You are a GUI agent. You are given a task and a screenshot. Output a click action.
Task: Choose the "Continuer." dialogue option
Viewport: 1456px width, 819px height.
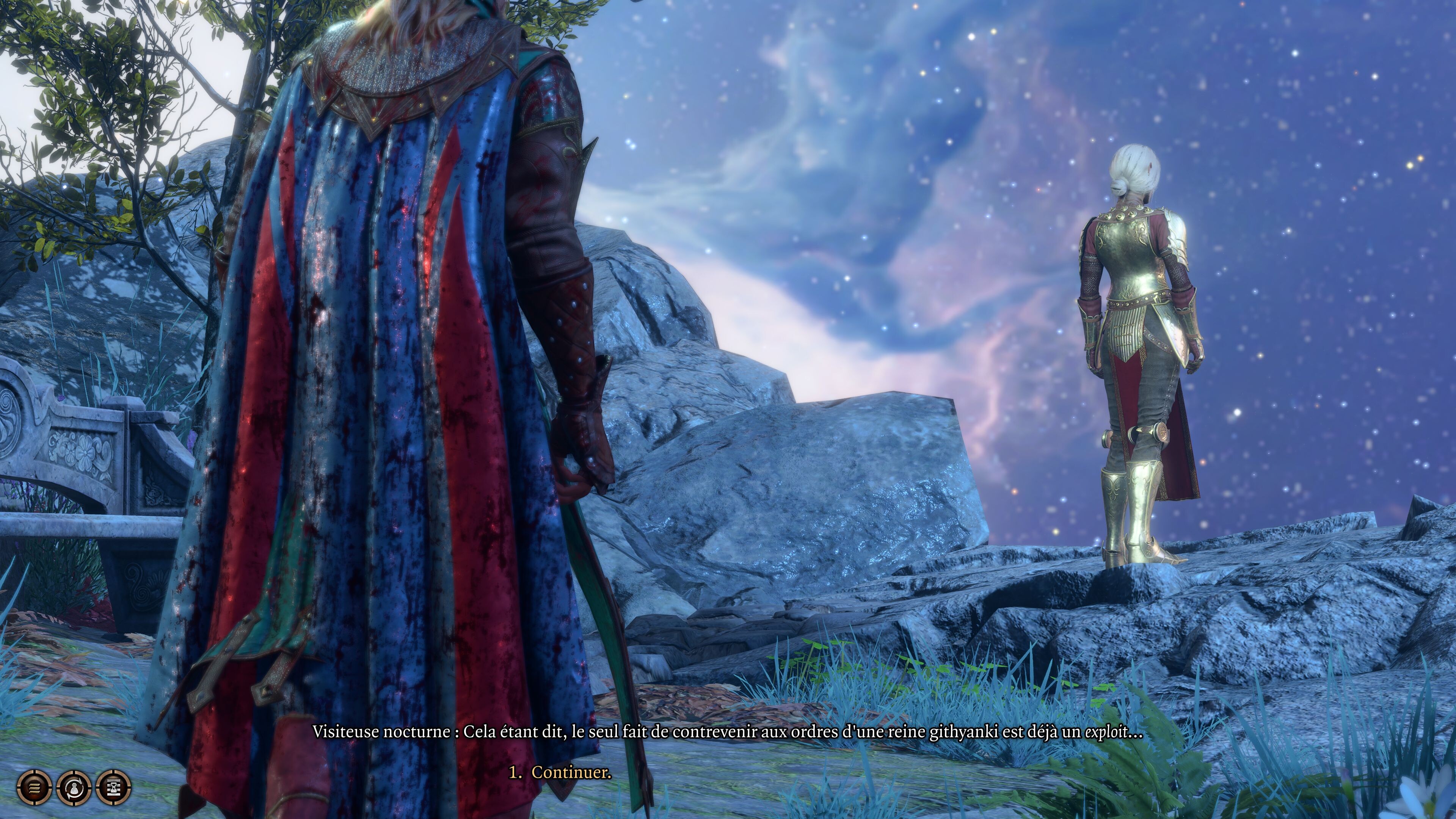pos(571,772)
